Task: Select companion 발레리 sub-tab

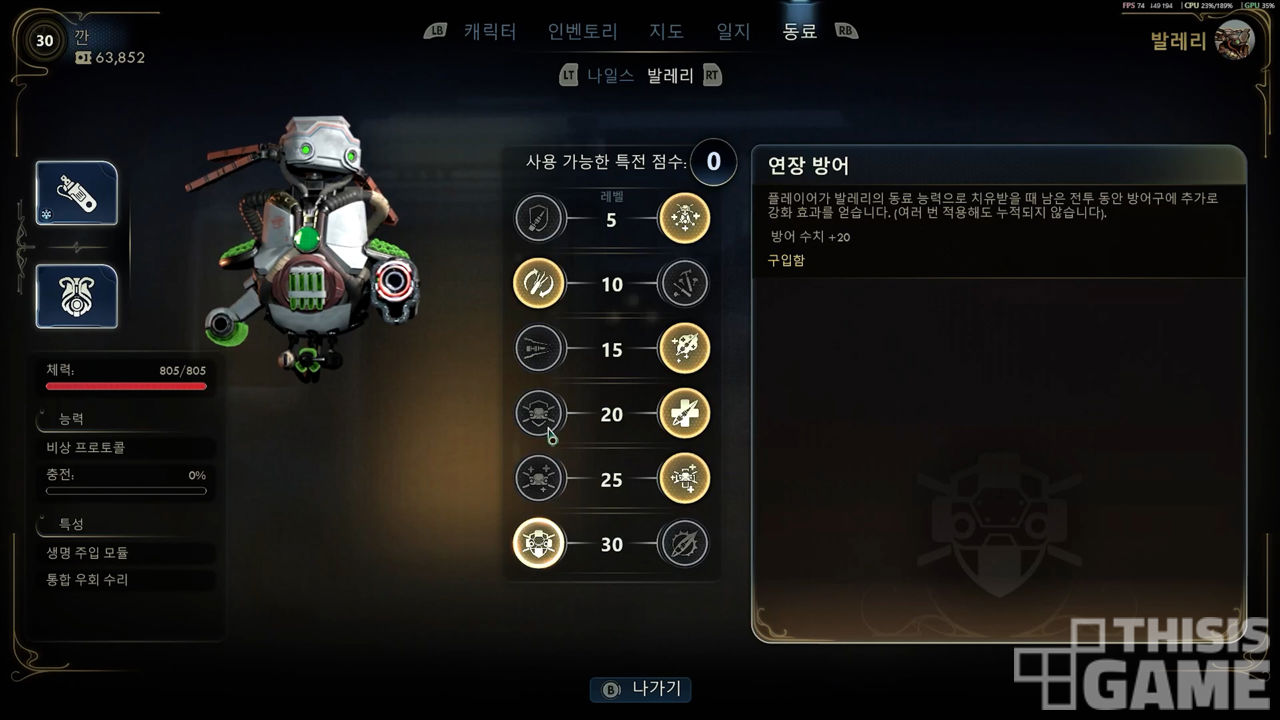Action: (x=670, y=75)
